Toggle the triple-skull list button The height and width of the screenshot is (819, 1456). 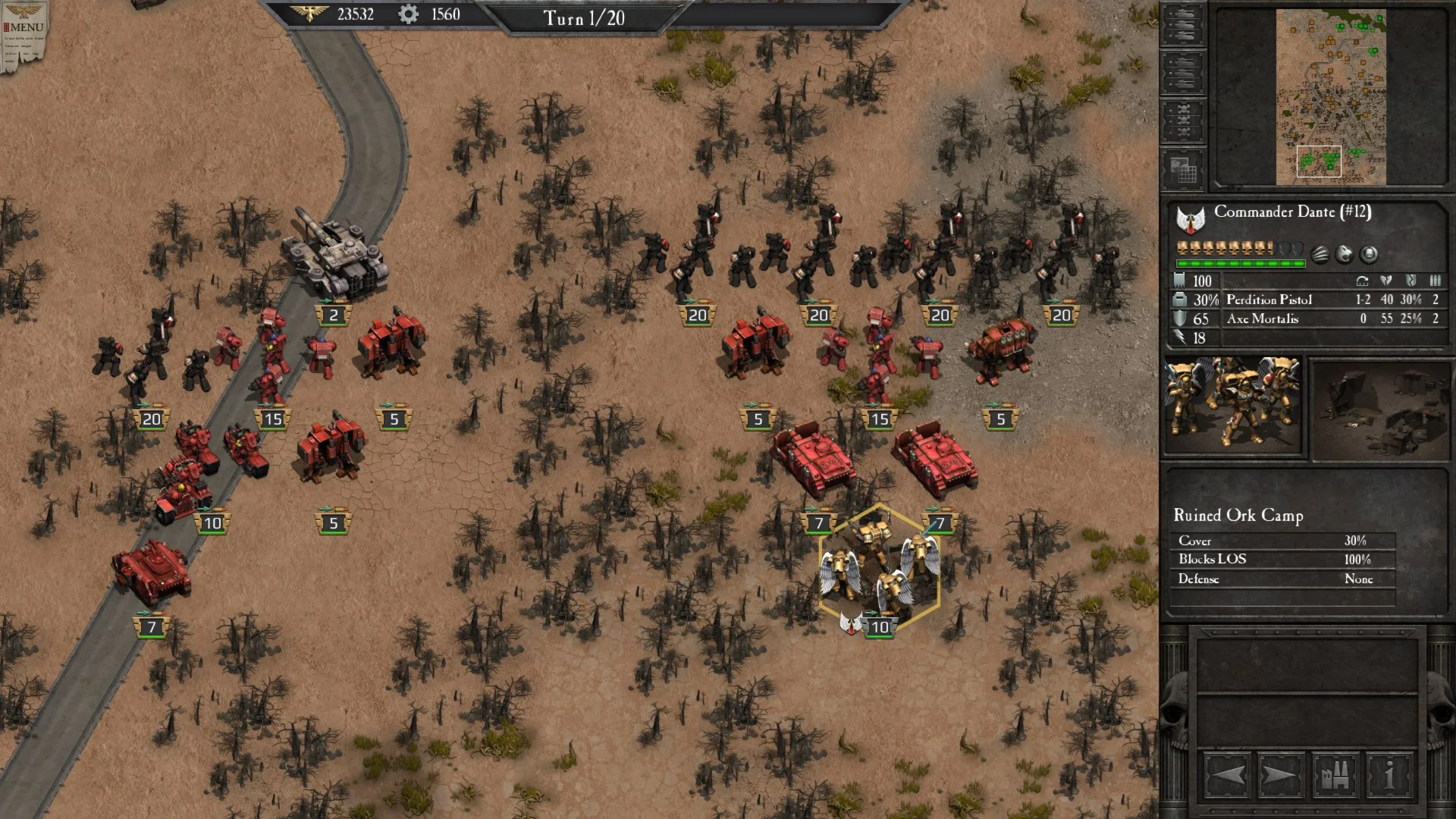coord(1183,121)
